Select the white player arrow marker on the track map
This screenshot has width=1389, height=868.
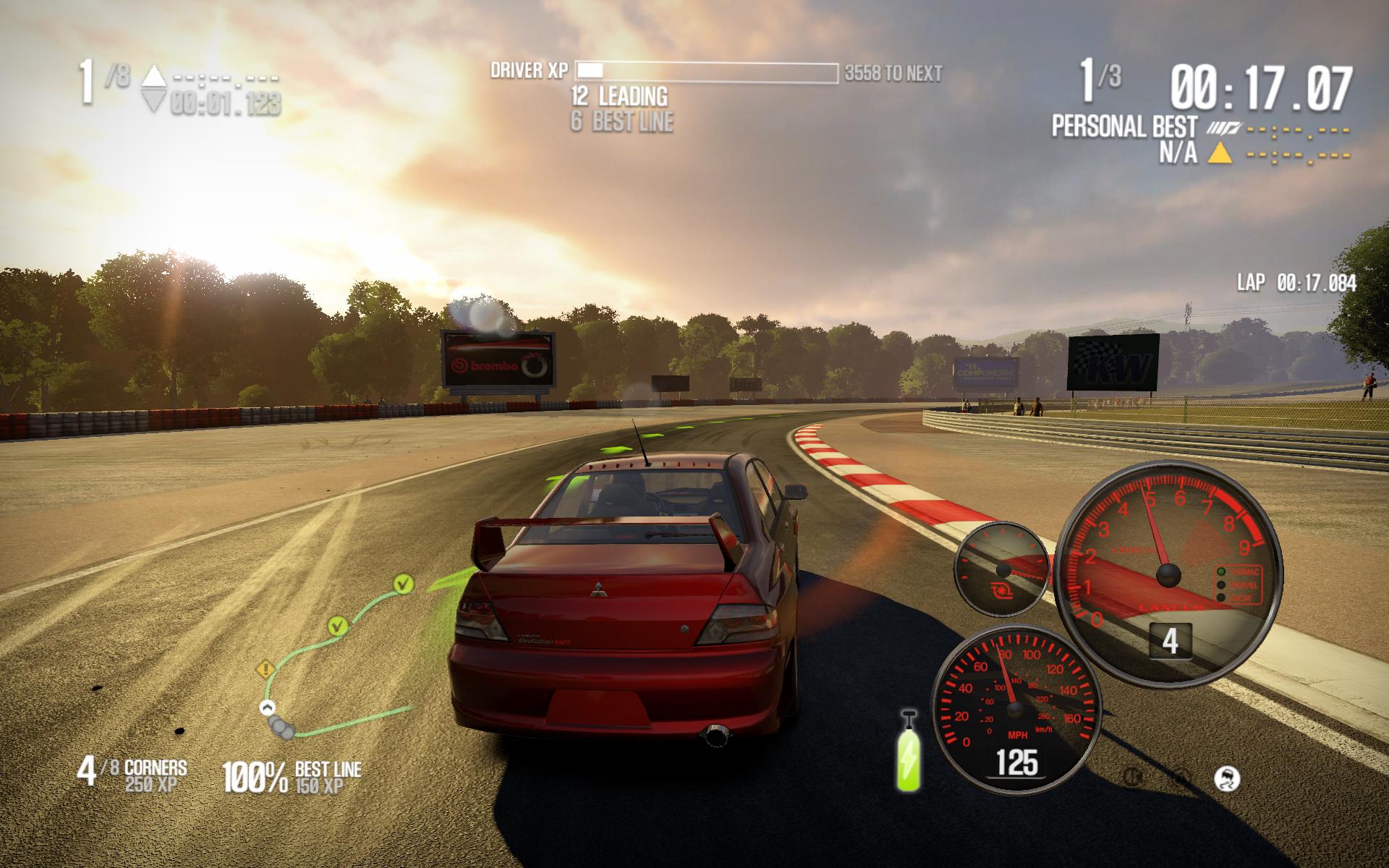[268, 707]
